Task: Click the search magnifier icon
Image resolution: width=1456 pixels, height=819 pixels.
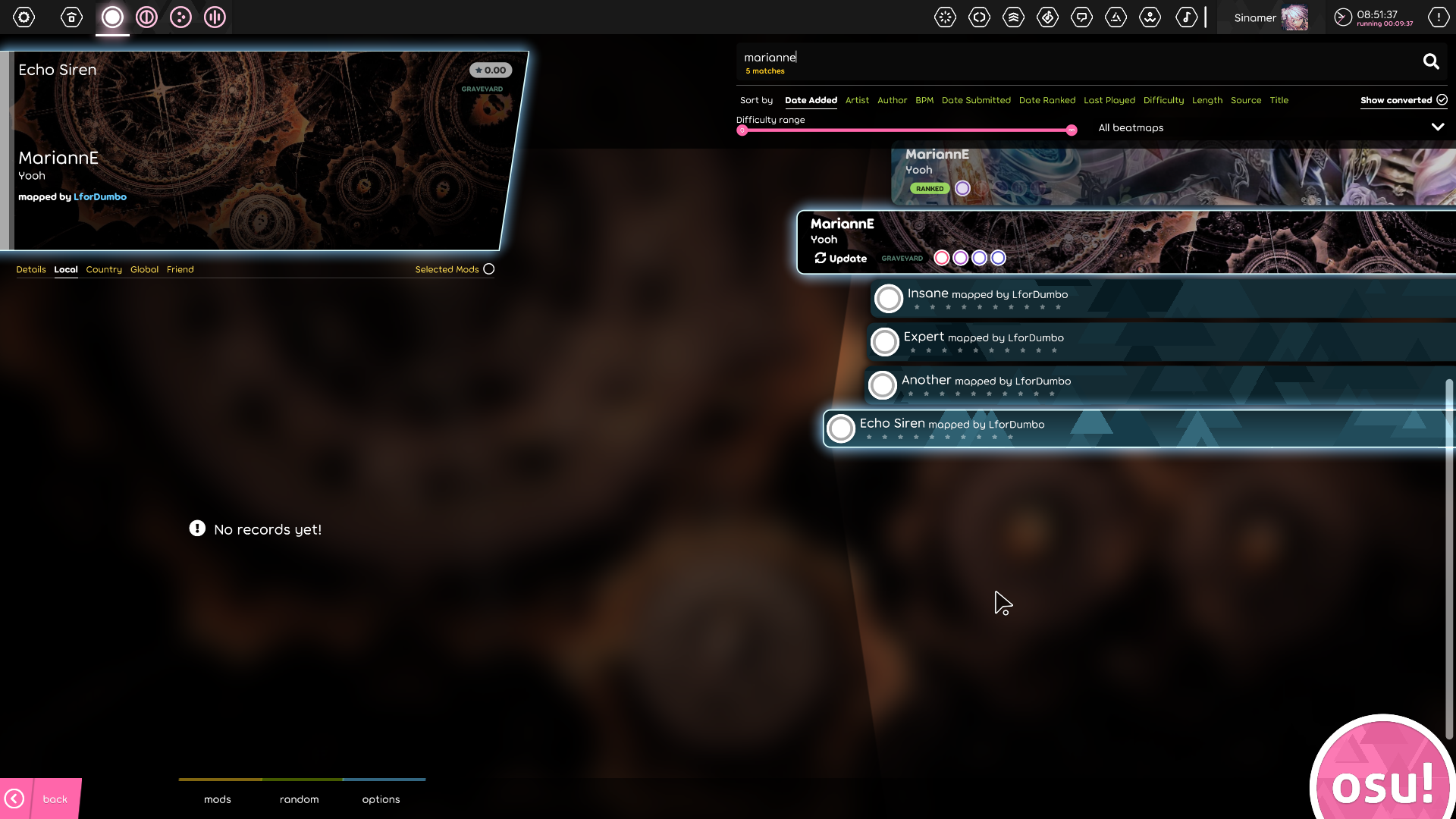Action: click(x=1431, y=61)
